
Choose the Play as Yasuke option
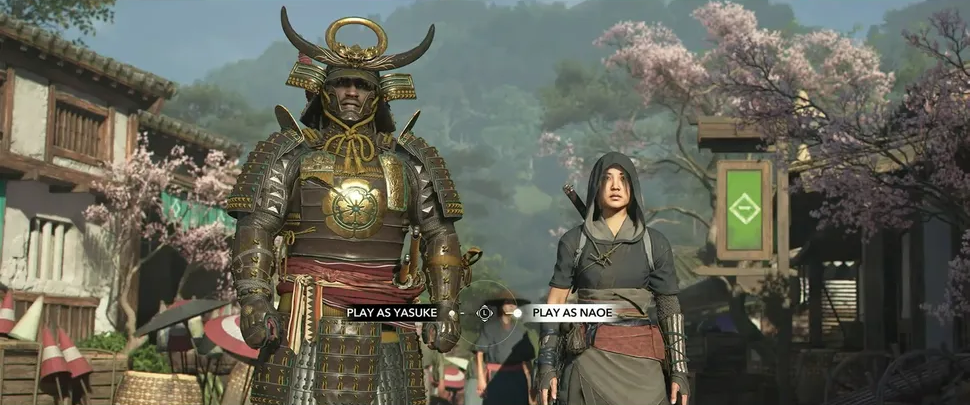pos(392,313)
